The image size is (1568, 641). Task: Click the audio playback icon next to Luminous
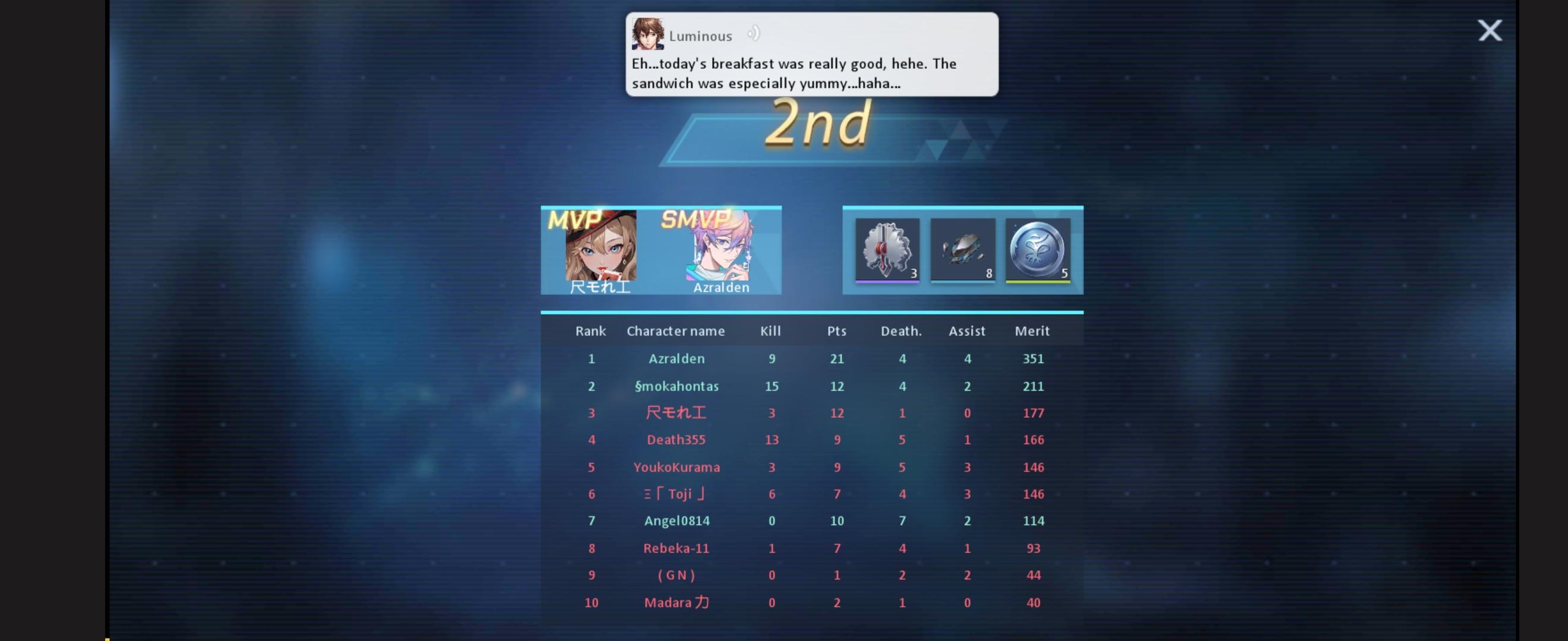[x=755, y=34]
